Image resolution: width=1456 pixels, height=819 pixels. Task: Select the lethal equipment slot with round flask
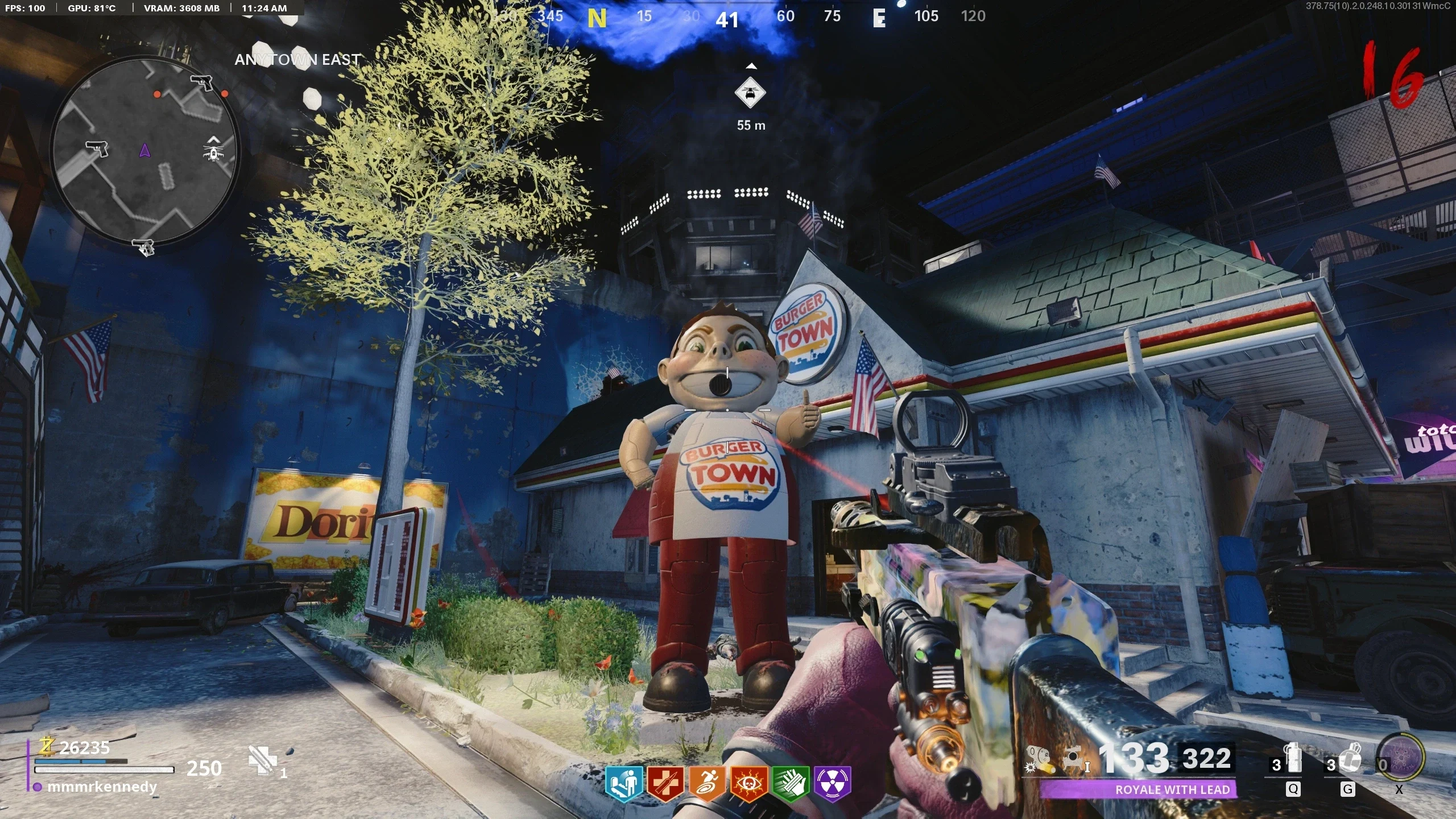(x=1347, y=760)
